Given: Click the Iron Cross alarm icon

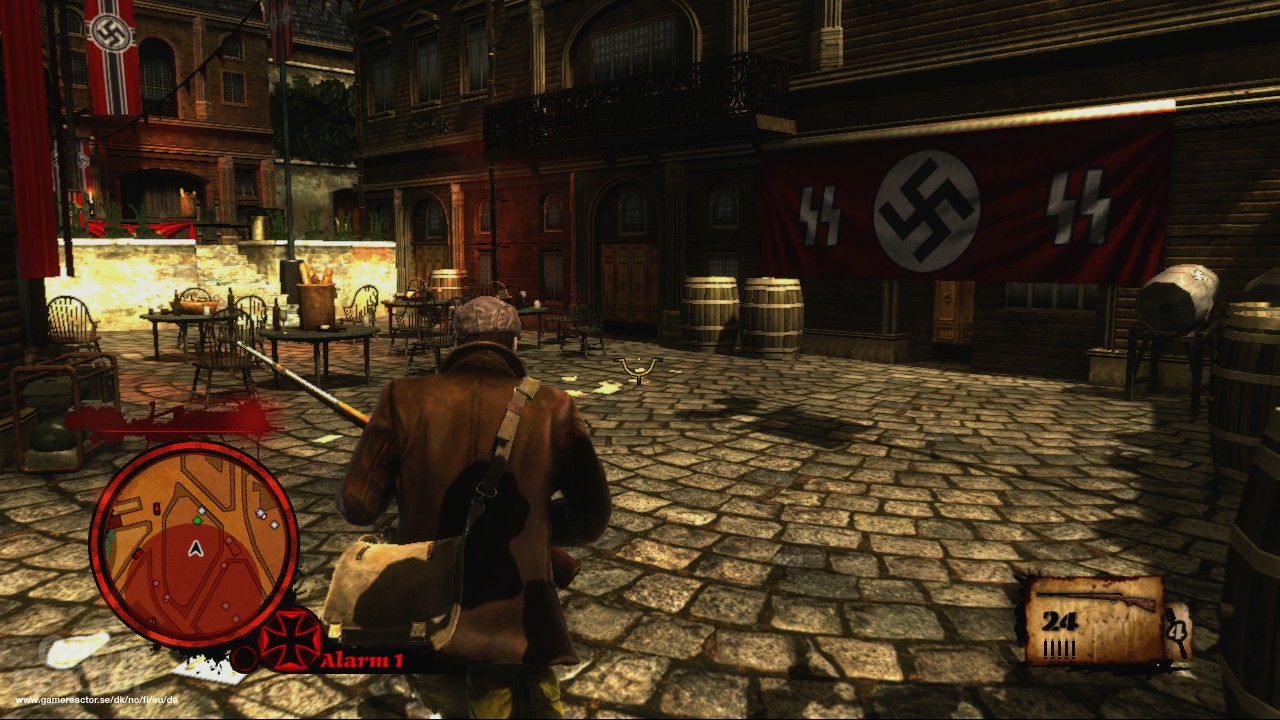Looking at the screenshot, I should click(290, 640).
